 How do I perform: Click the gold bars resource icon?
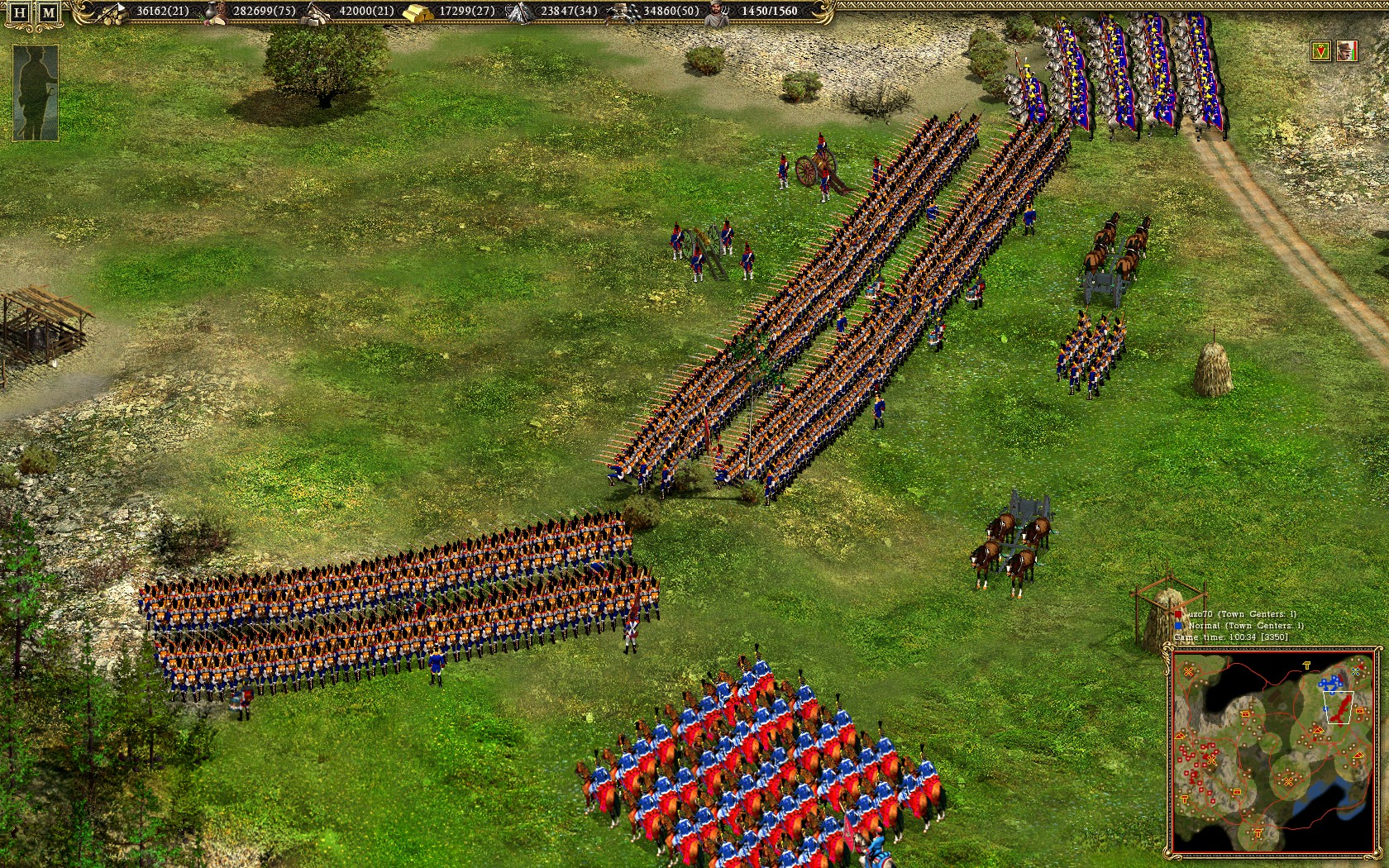(x=418, y=12)
